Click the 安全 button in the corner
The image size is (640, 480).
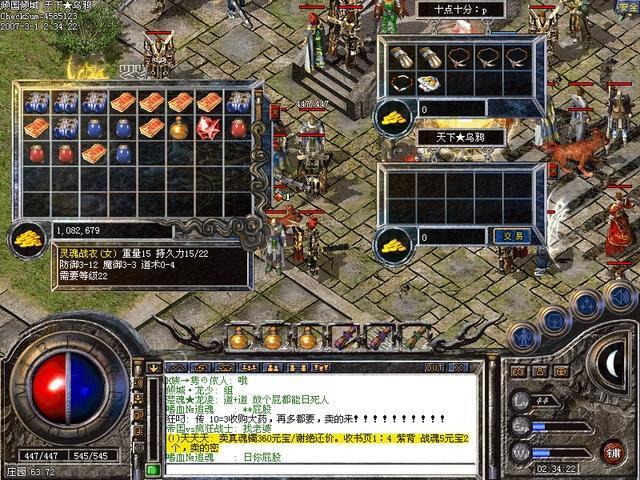coord(626,8)
